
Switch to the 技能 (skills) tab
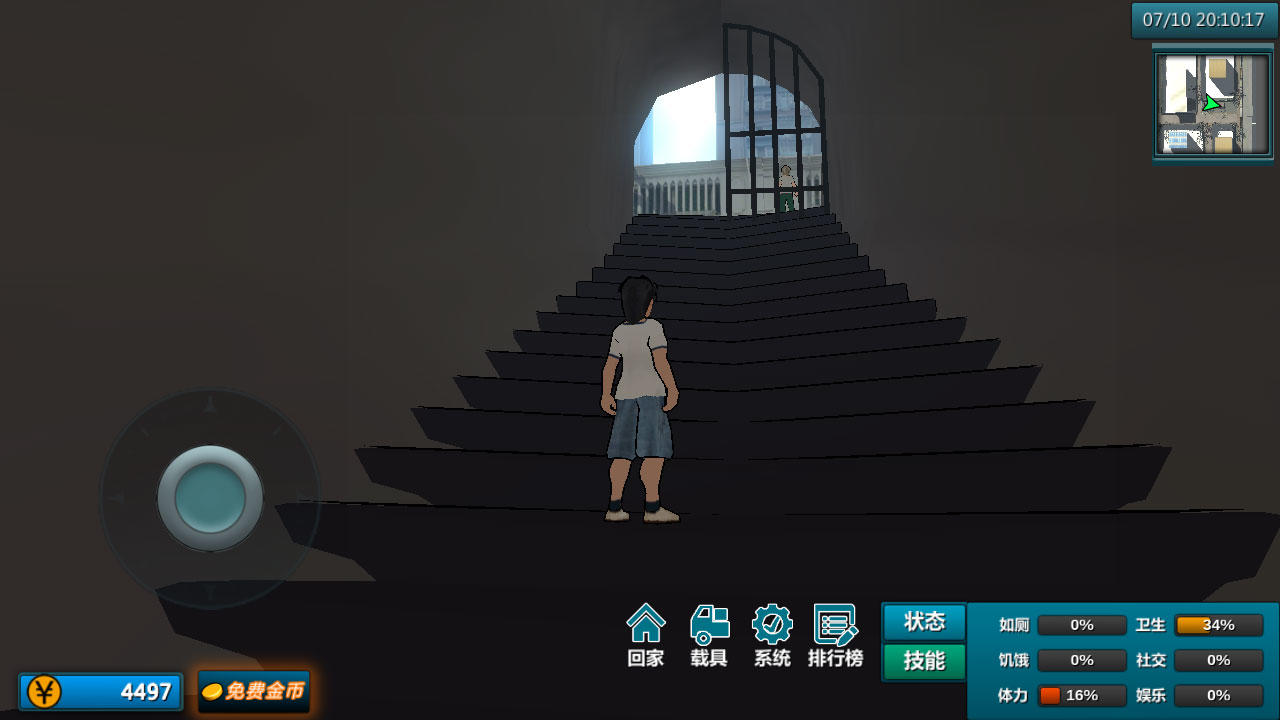pos(922,660)
